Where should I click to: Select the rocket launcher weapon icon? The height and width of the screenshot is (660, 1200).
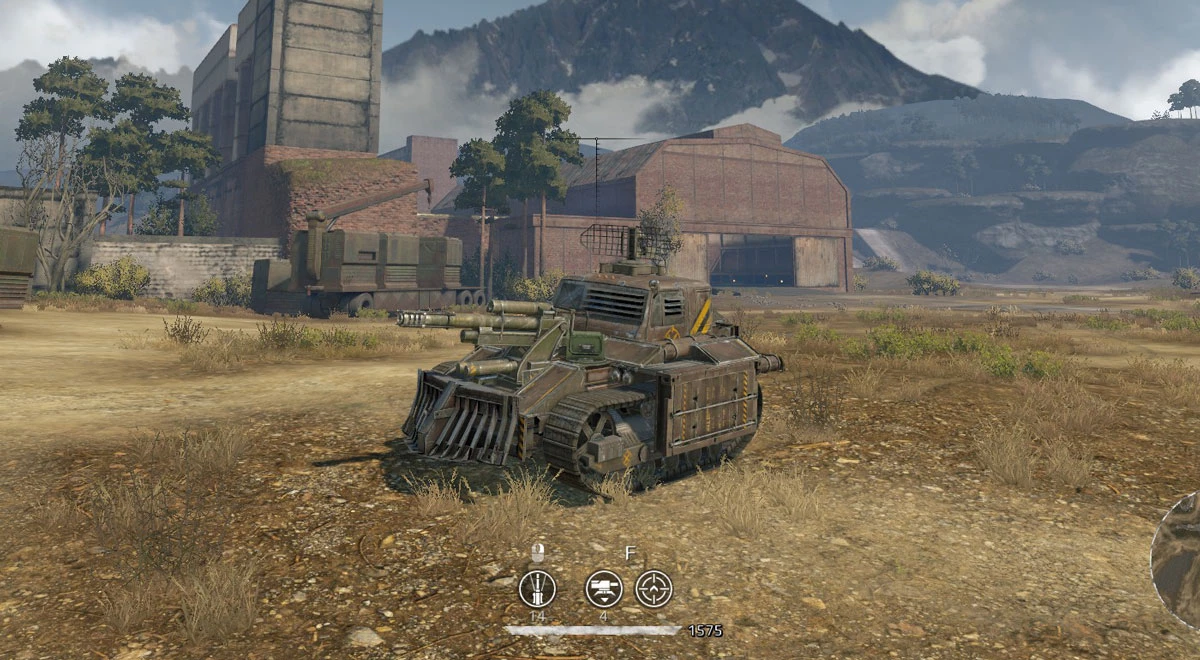(537, 588)
